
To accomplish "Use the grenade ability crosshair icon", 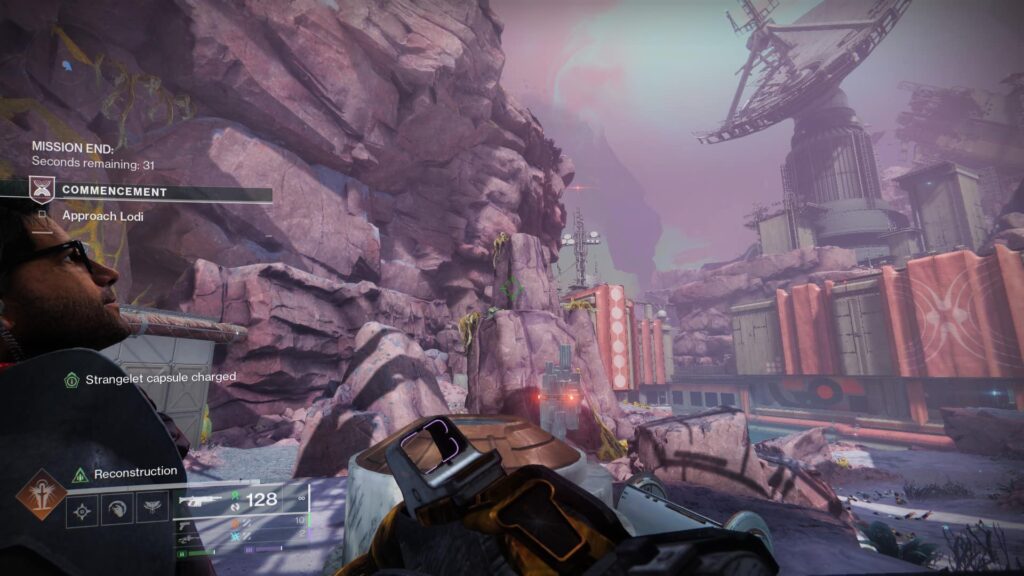I will click(x=82, y=510).
